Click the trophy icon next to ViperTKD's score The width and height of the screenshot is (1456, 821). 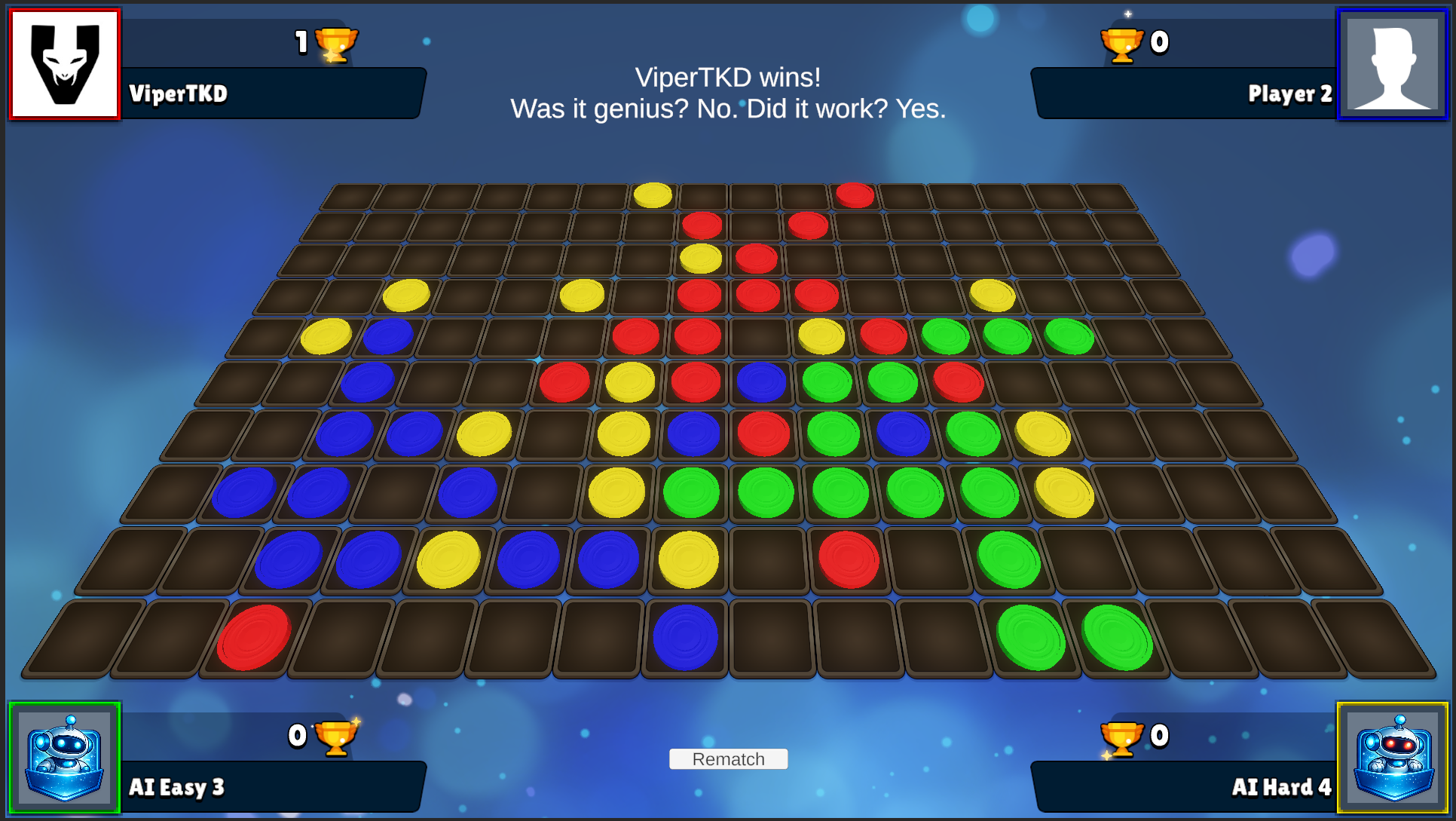pyautogui.click(x=338, y=43)
